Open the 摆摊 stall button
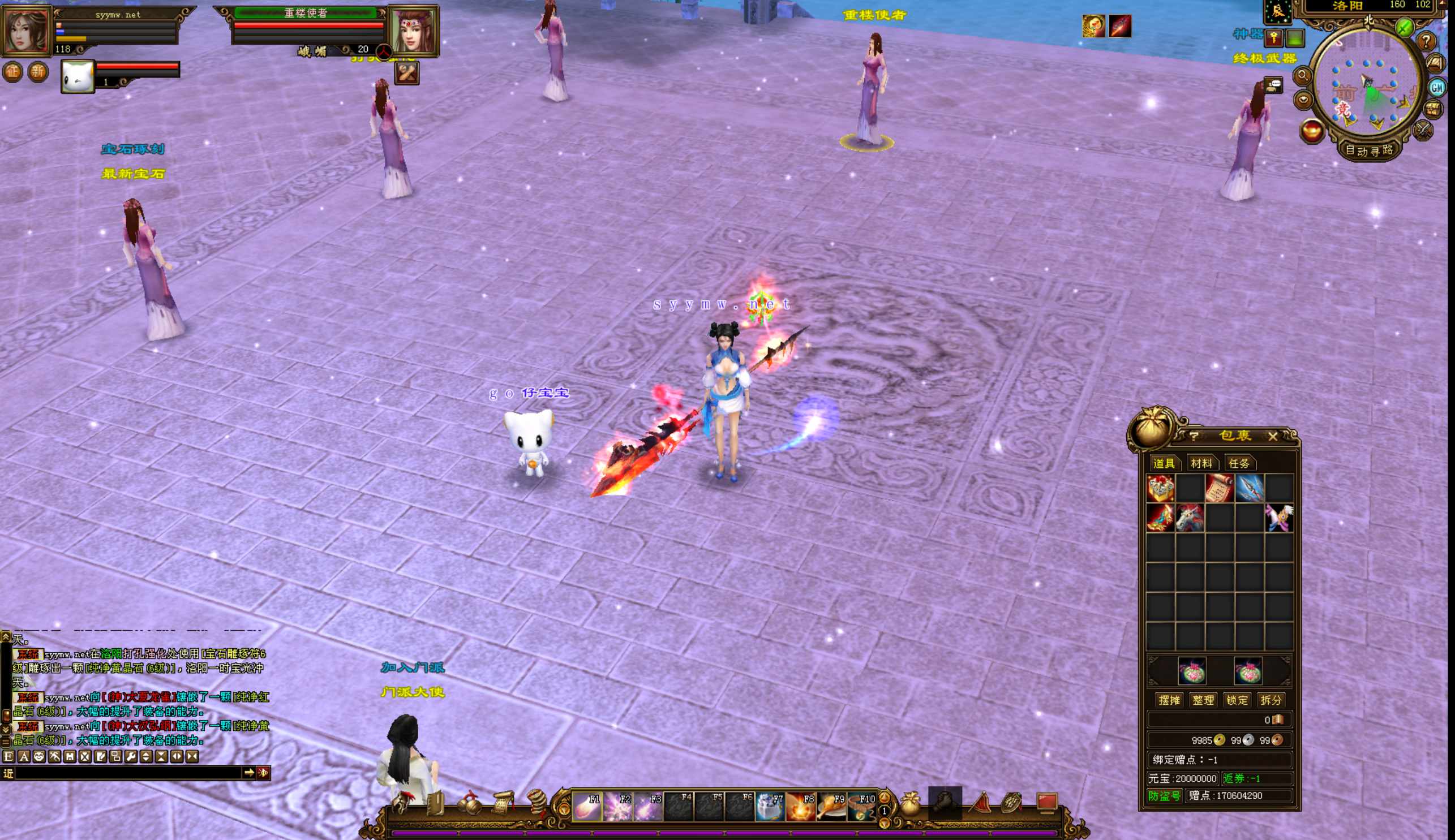The image size is (1455, 840). [1169, 700]
